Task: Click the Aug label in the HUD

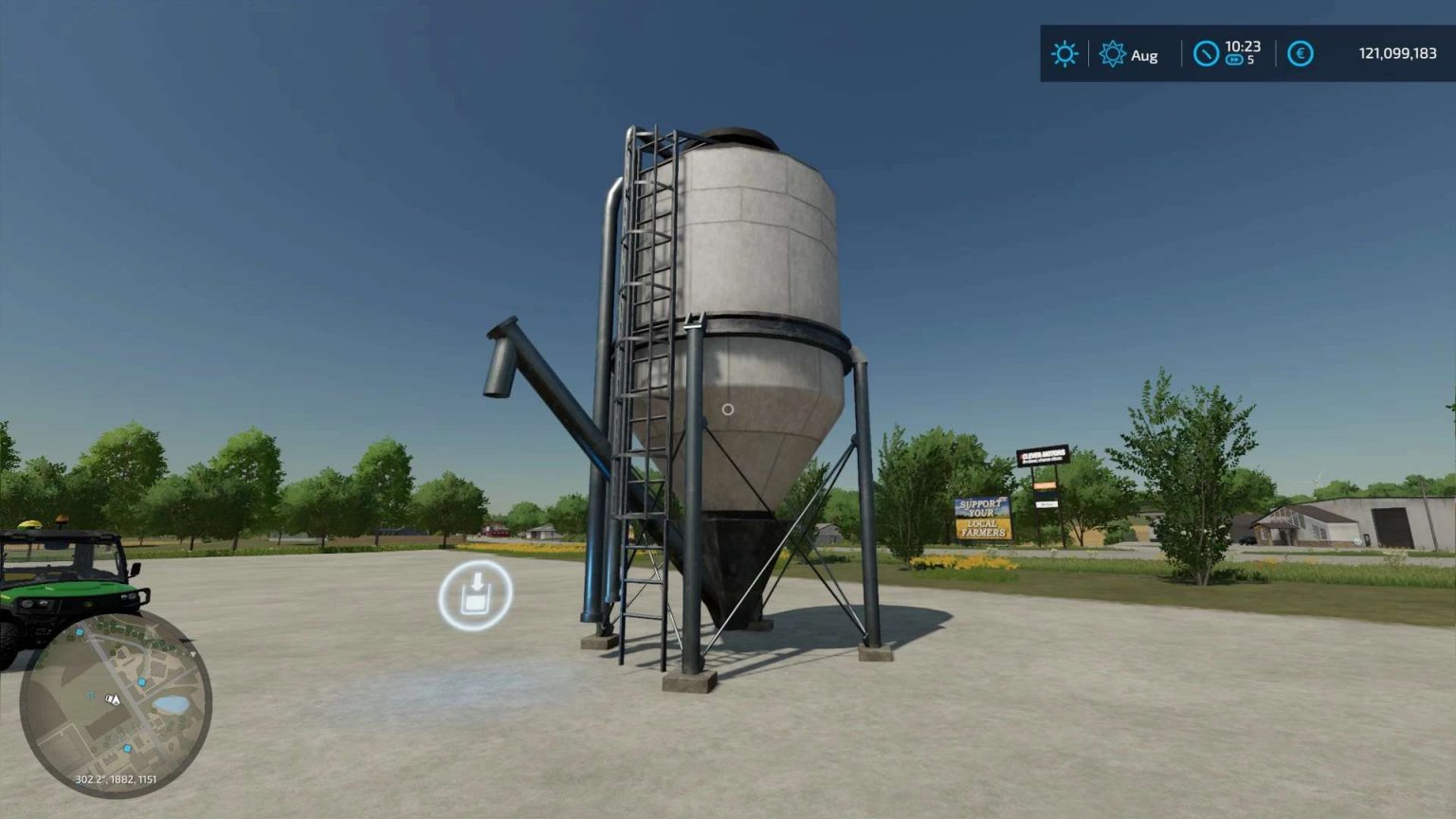Action: click(1142, 55)
